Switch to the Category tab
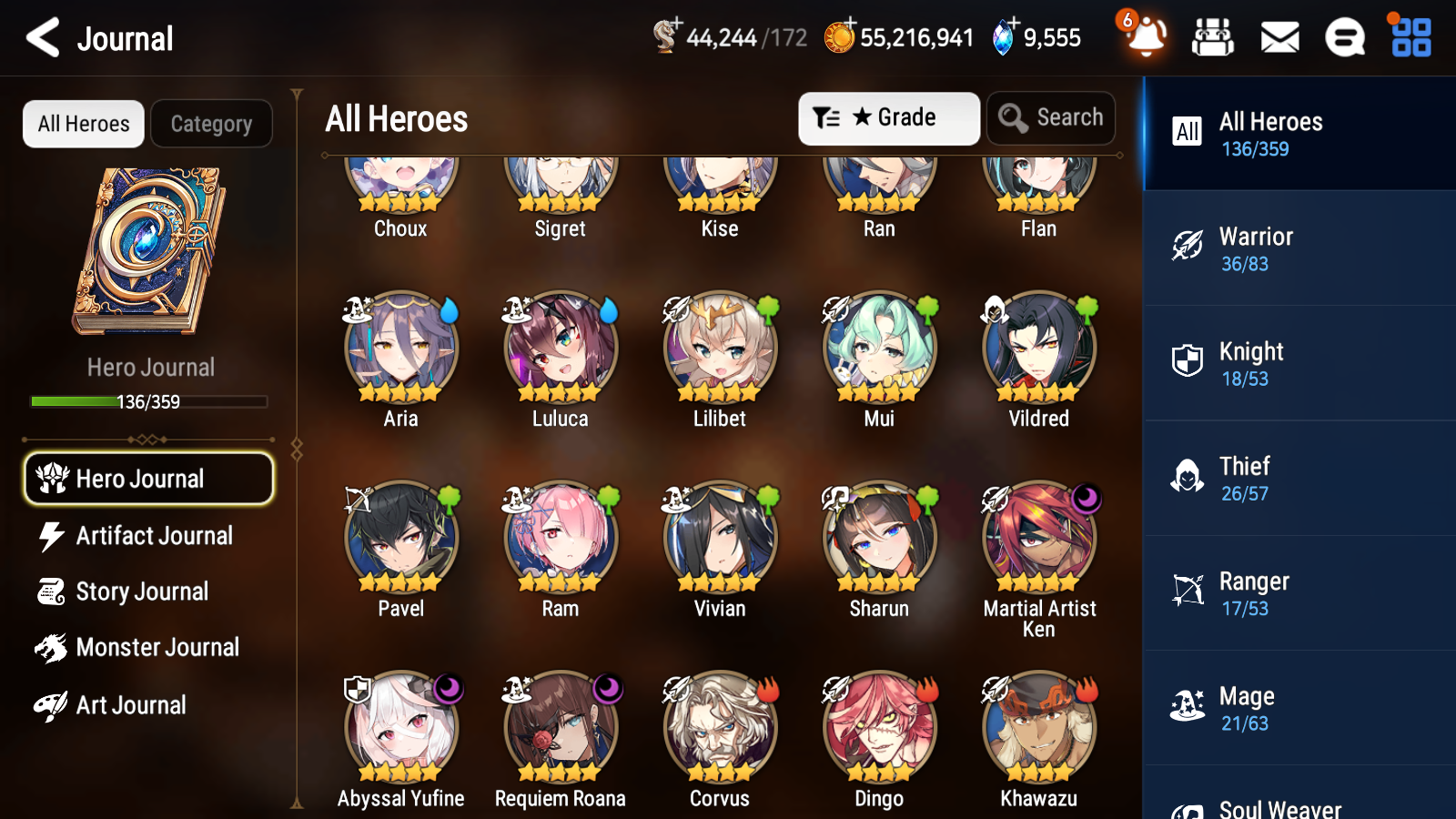Screen dimensions: 1456x819 [x=211, y=124]
